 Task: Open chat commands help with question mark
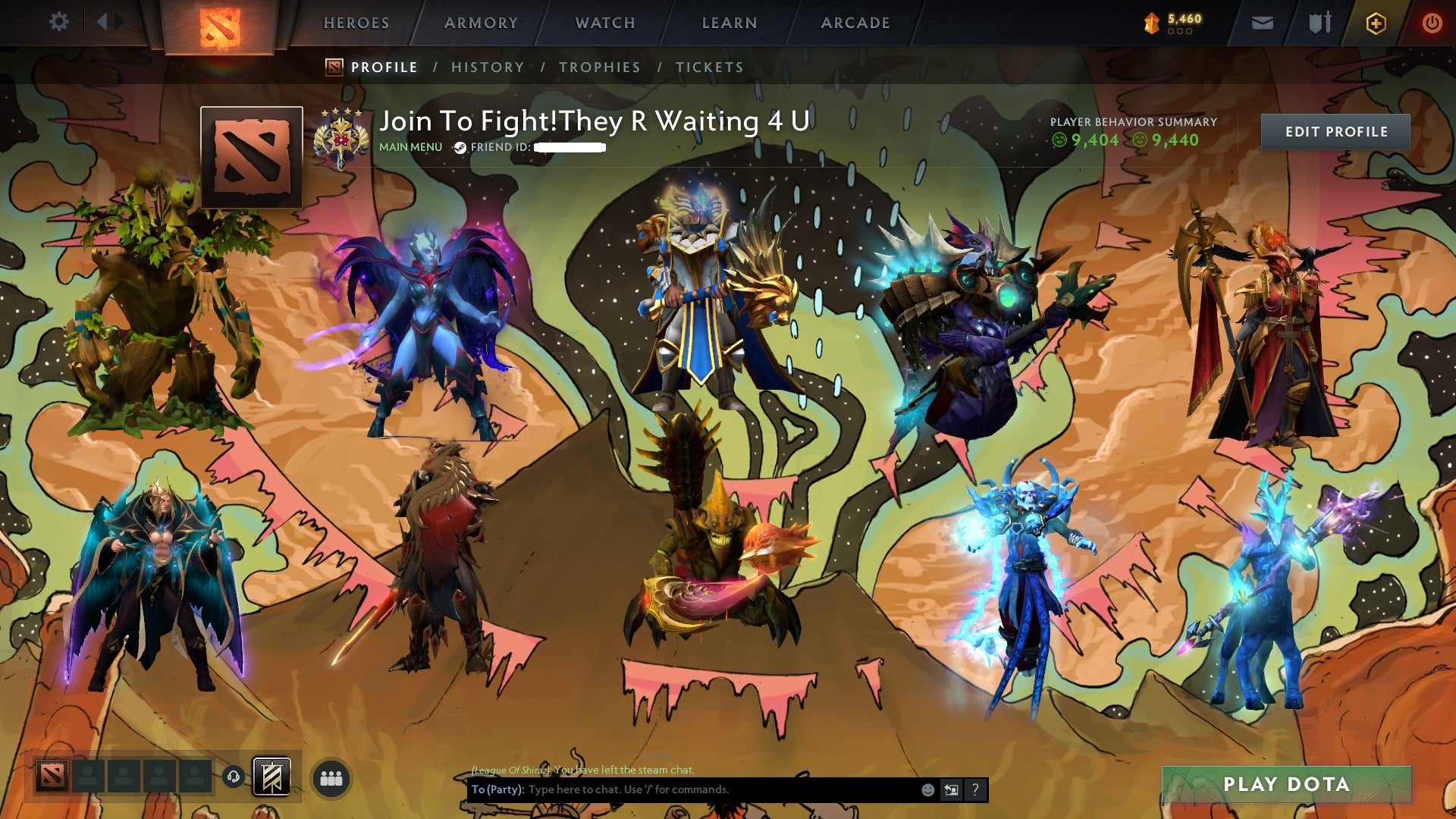coord(974,789)
